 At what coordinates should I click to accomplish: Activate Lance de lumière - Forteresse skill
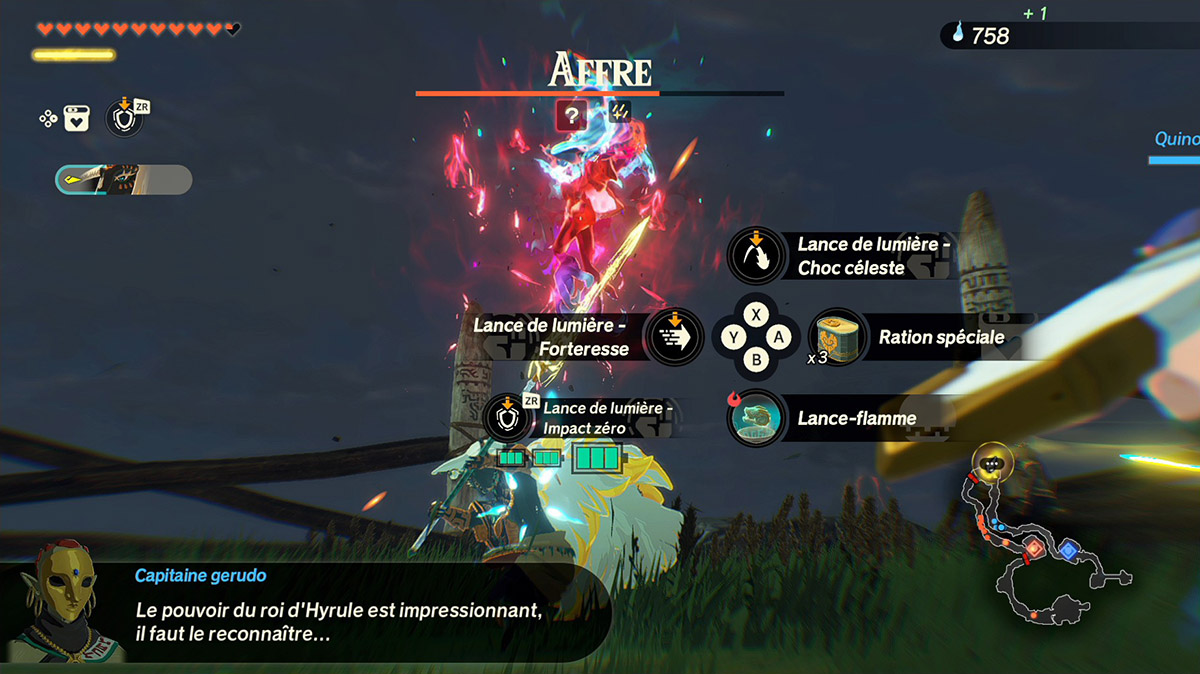(x=675, y=336)
